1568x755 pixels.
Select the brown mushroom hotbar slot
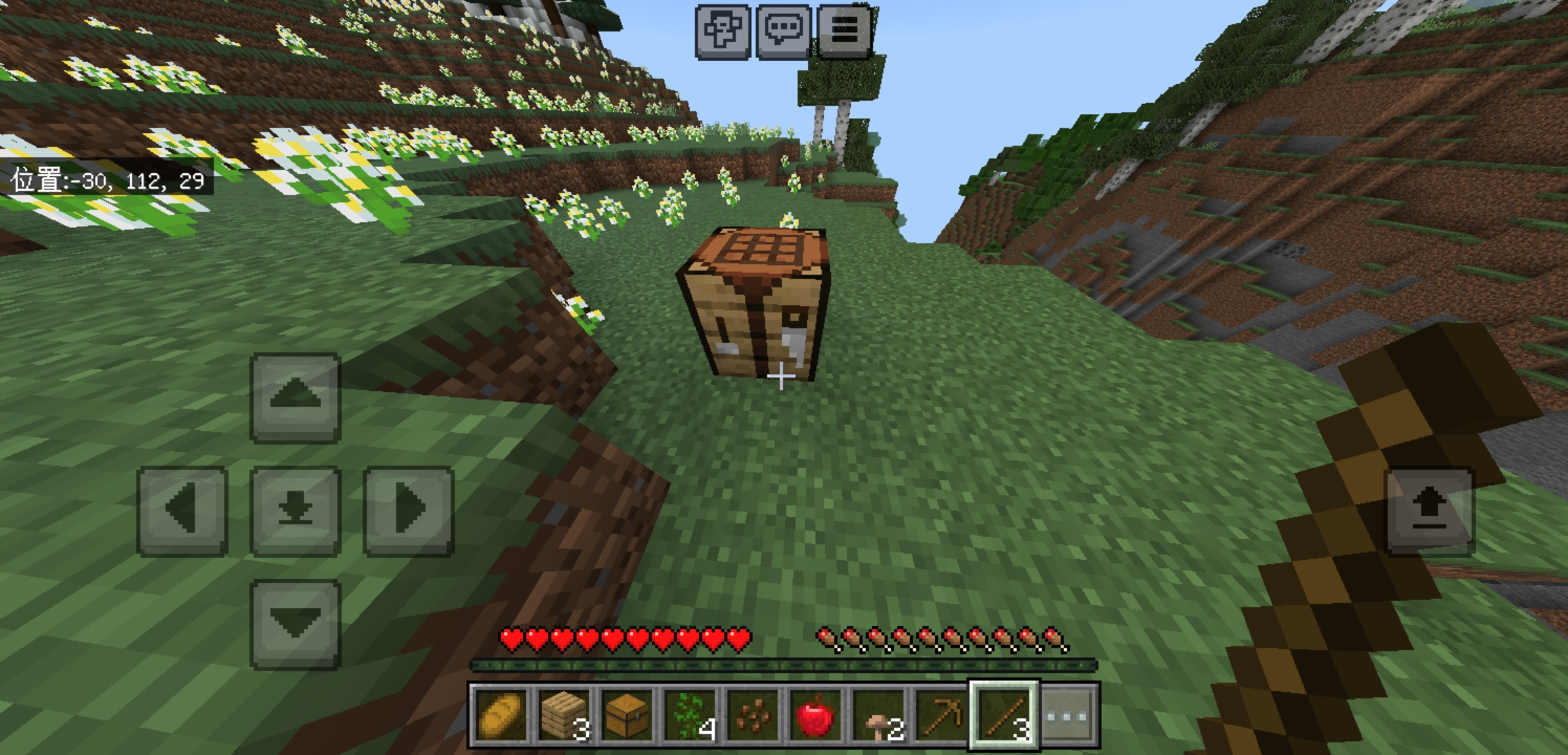pos(877,715)
